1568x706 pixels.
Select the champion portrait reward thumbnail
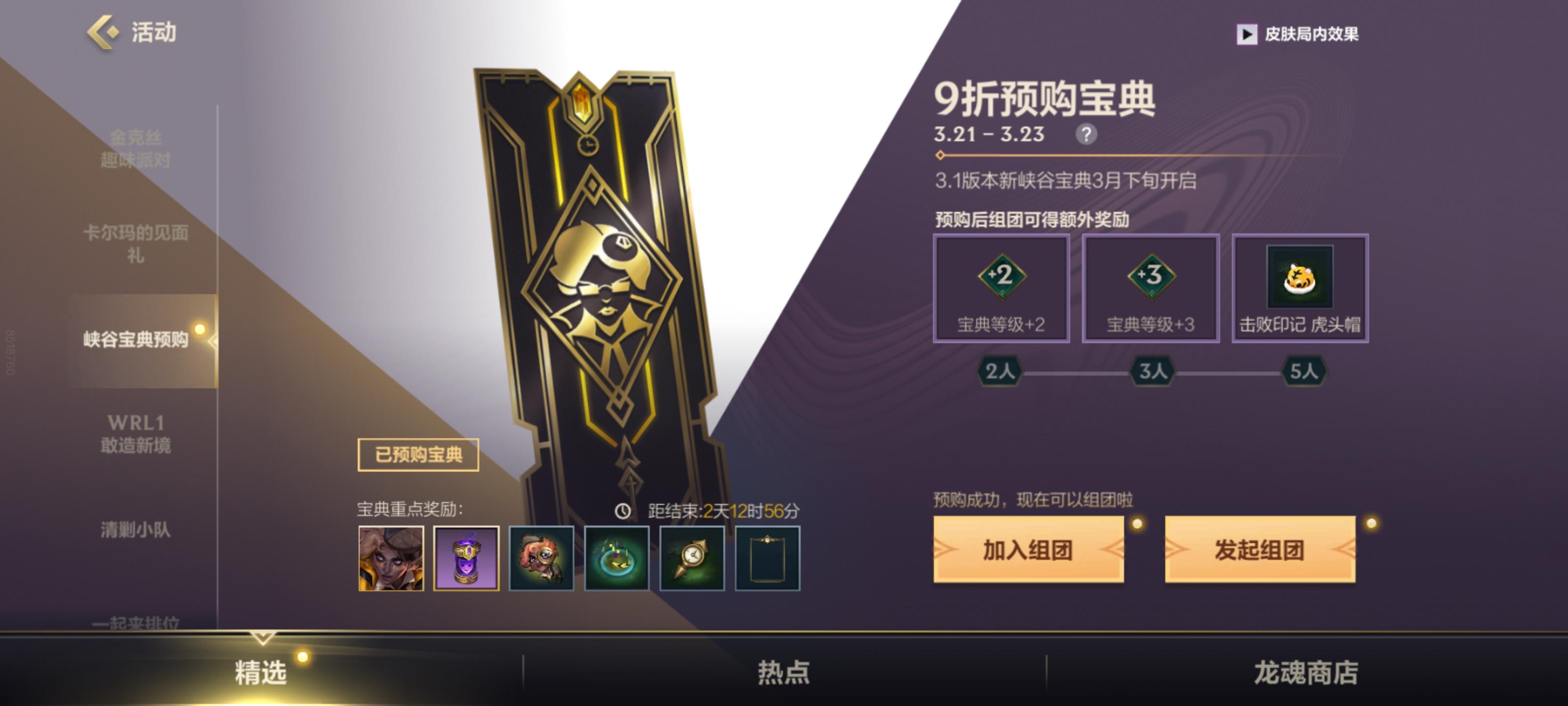point(392,559)
